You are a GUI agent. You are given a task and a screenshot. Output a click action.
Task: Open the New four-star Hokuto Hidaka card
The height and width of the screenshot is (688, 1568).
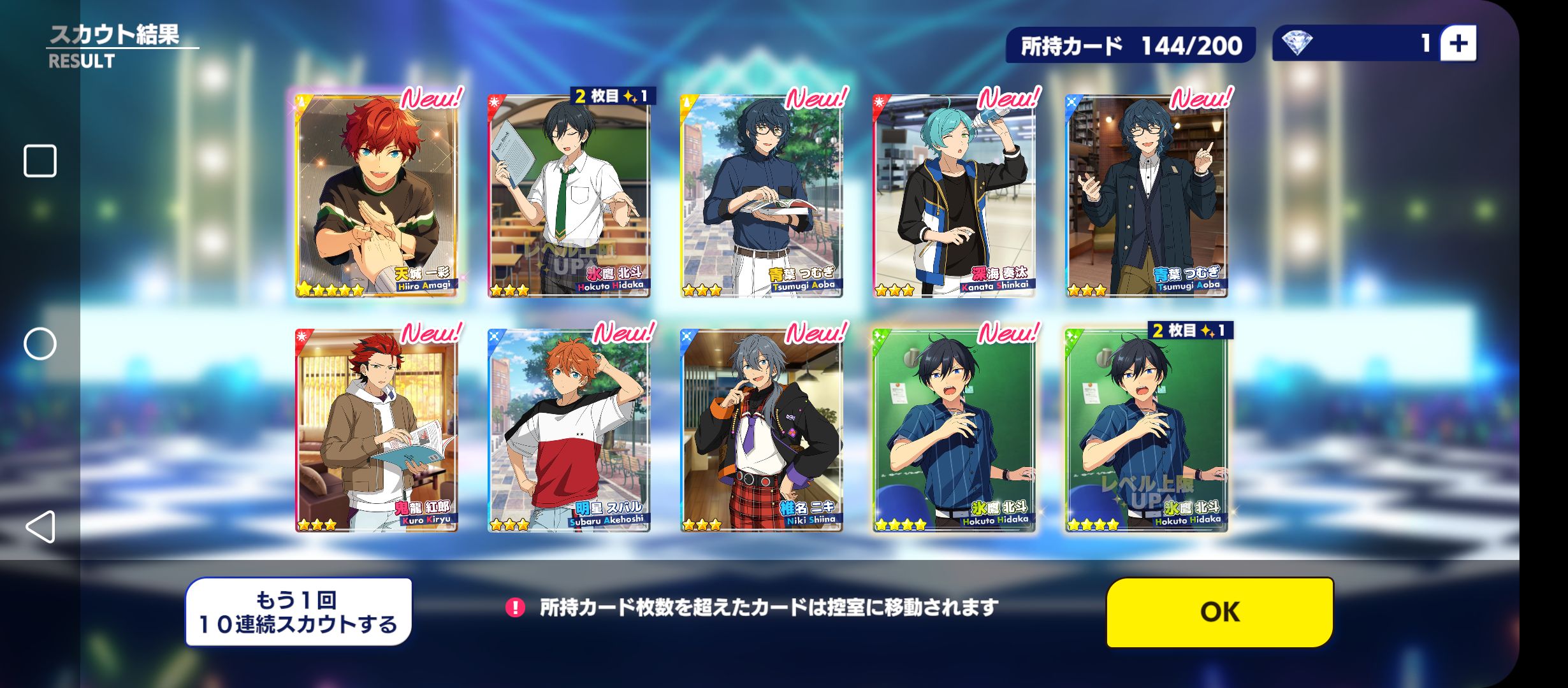point(954,431)
